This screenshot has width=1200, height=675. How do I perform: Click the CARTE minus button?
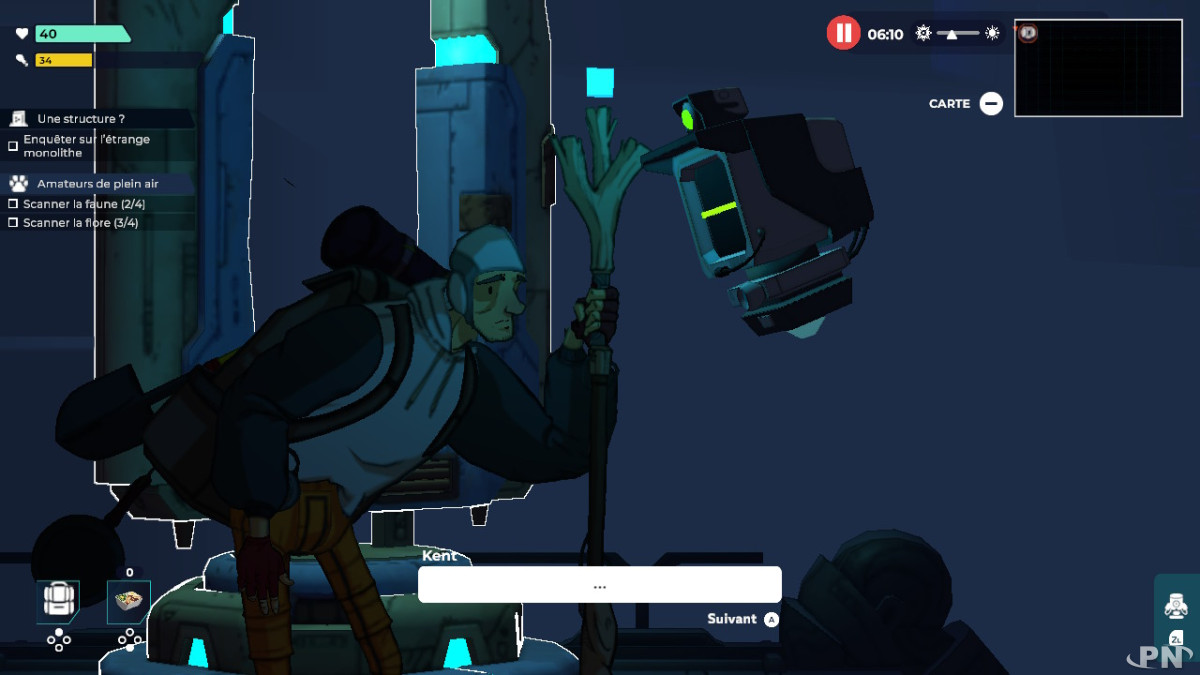tap(991, 104)
